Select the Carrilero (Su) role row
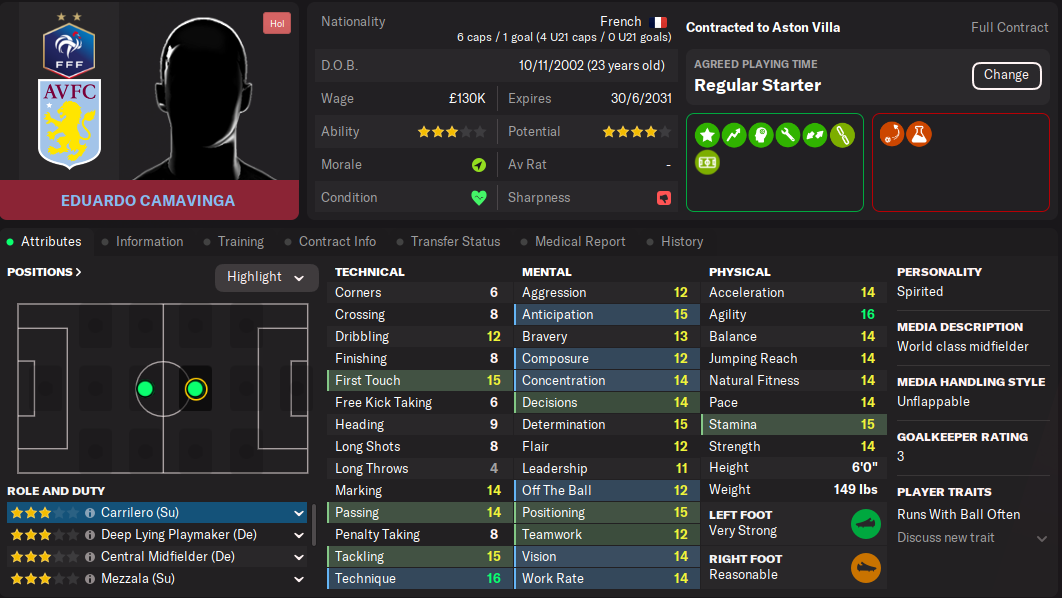The height and width of the screenshot is (598, 1062). click(157, 513)
